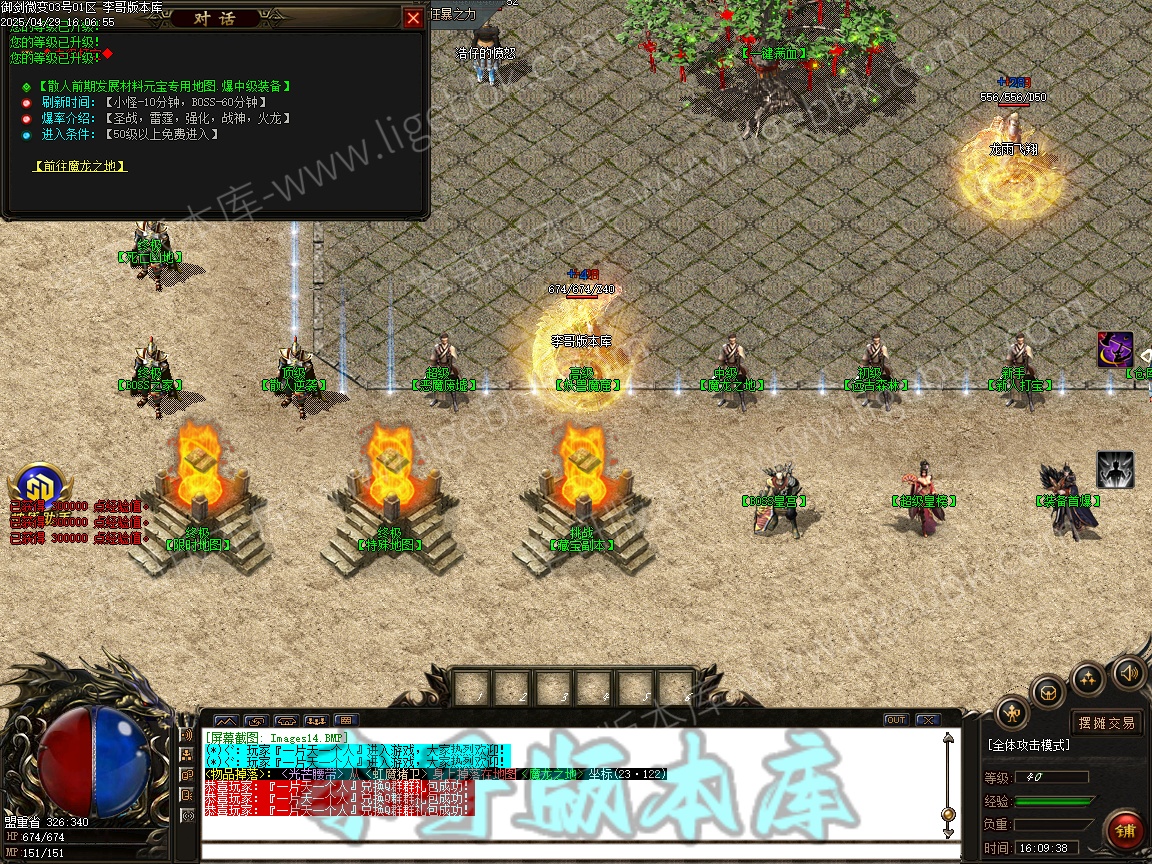Click the OUT button above chat

895,720
